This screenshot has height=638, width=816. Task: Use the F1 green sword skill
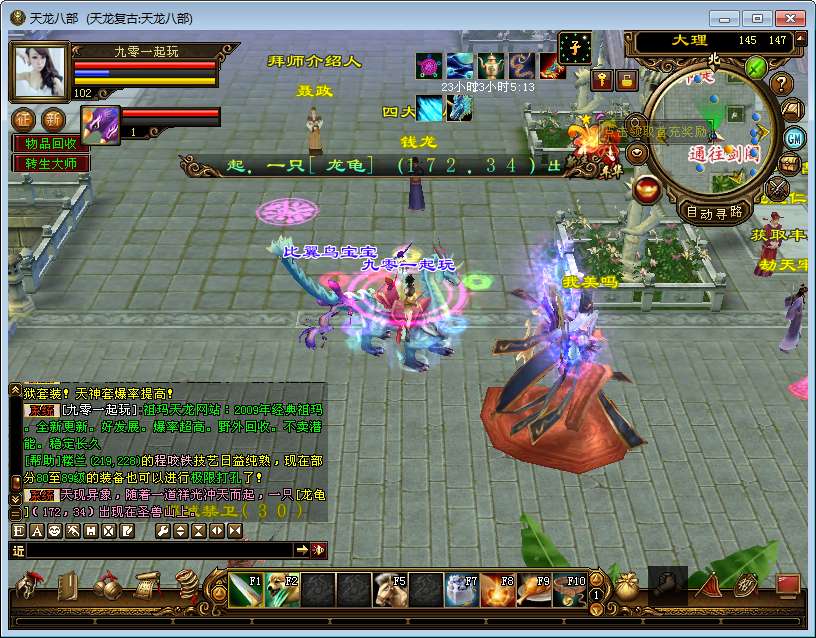pyautogui.click(x=246, y=589)
